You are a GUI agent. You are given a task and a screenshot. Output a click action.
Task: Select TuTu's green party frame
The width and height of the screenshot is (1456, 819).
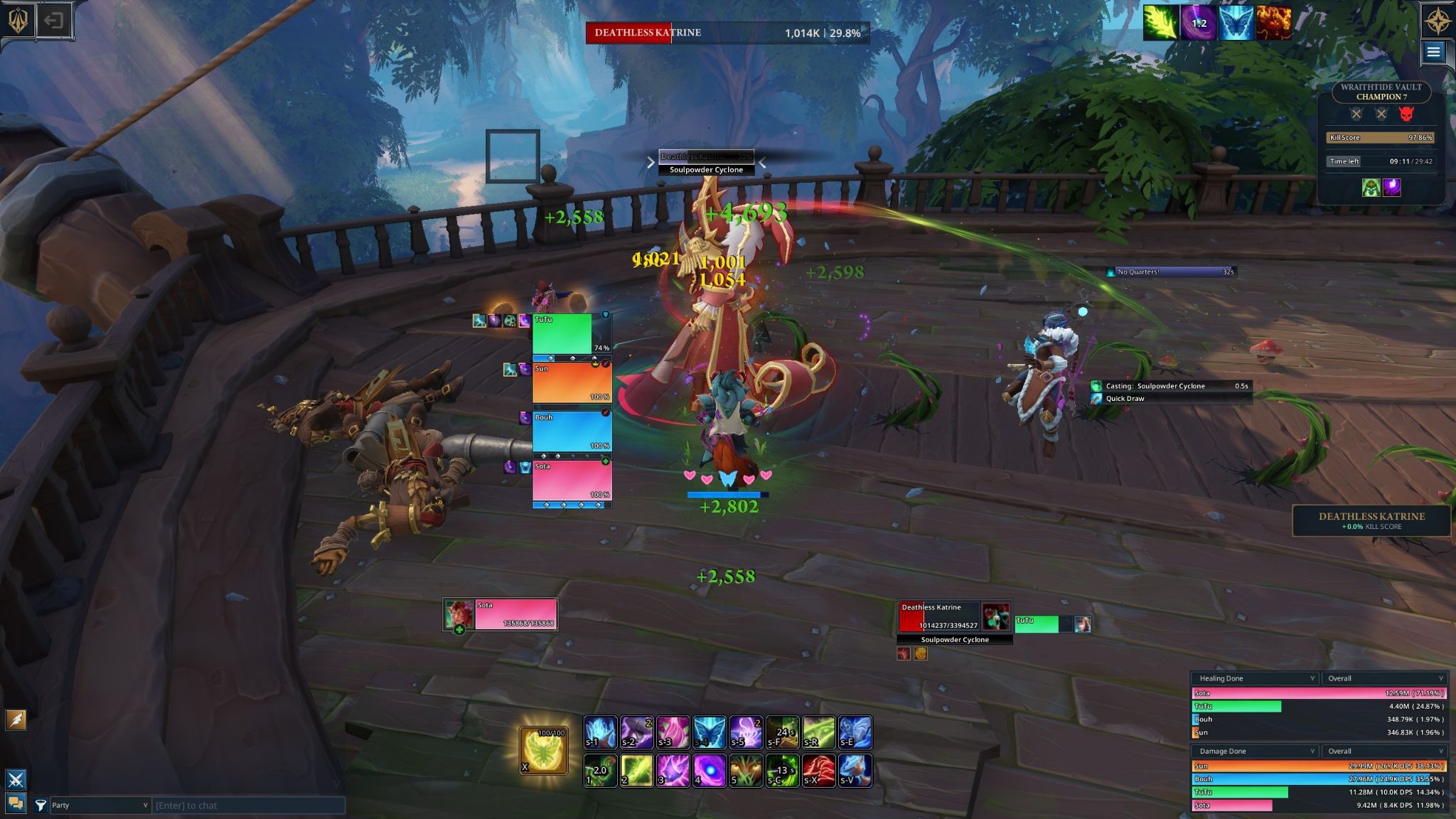click(562, 333)
